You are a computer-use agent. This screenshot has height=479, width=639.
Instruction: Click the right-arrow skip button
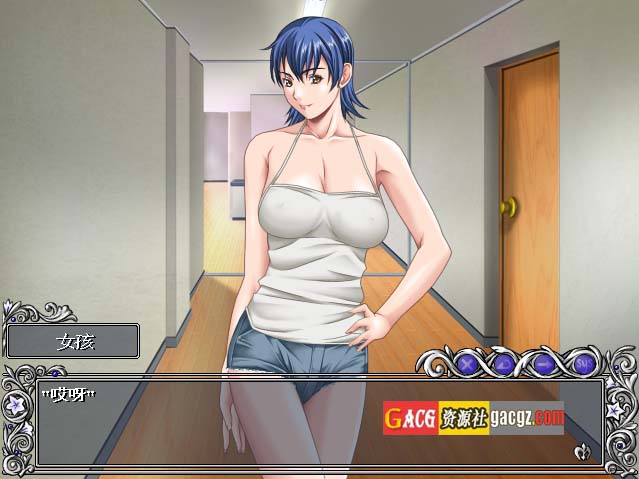pyautogui.click(x=545, y=364)
